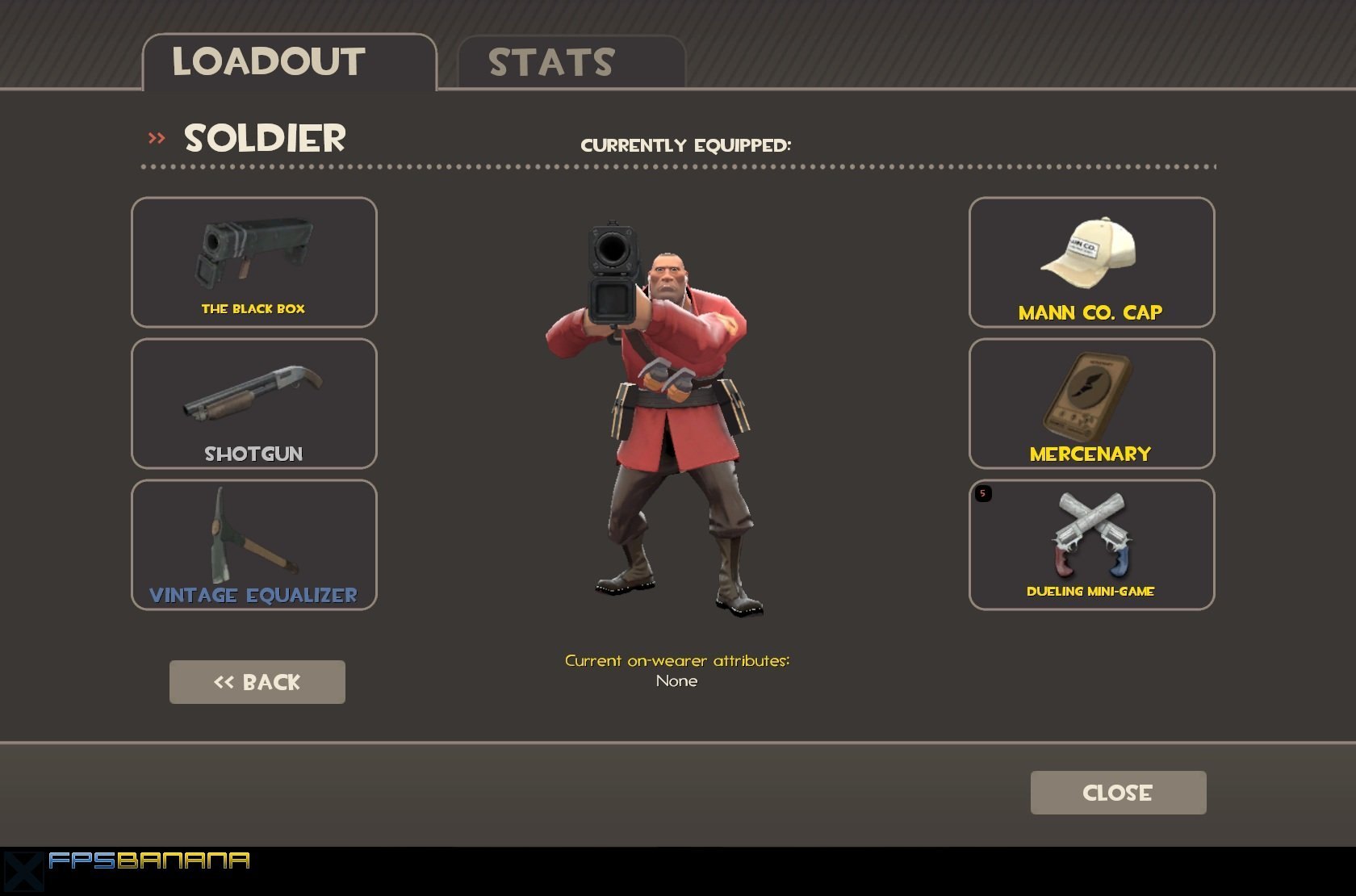Select the Dueling Mini-Game slot

[1091, 545]
